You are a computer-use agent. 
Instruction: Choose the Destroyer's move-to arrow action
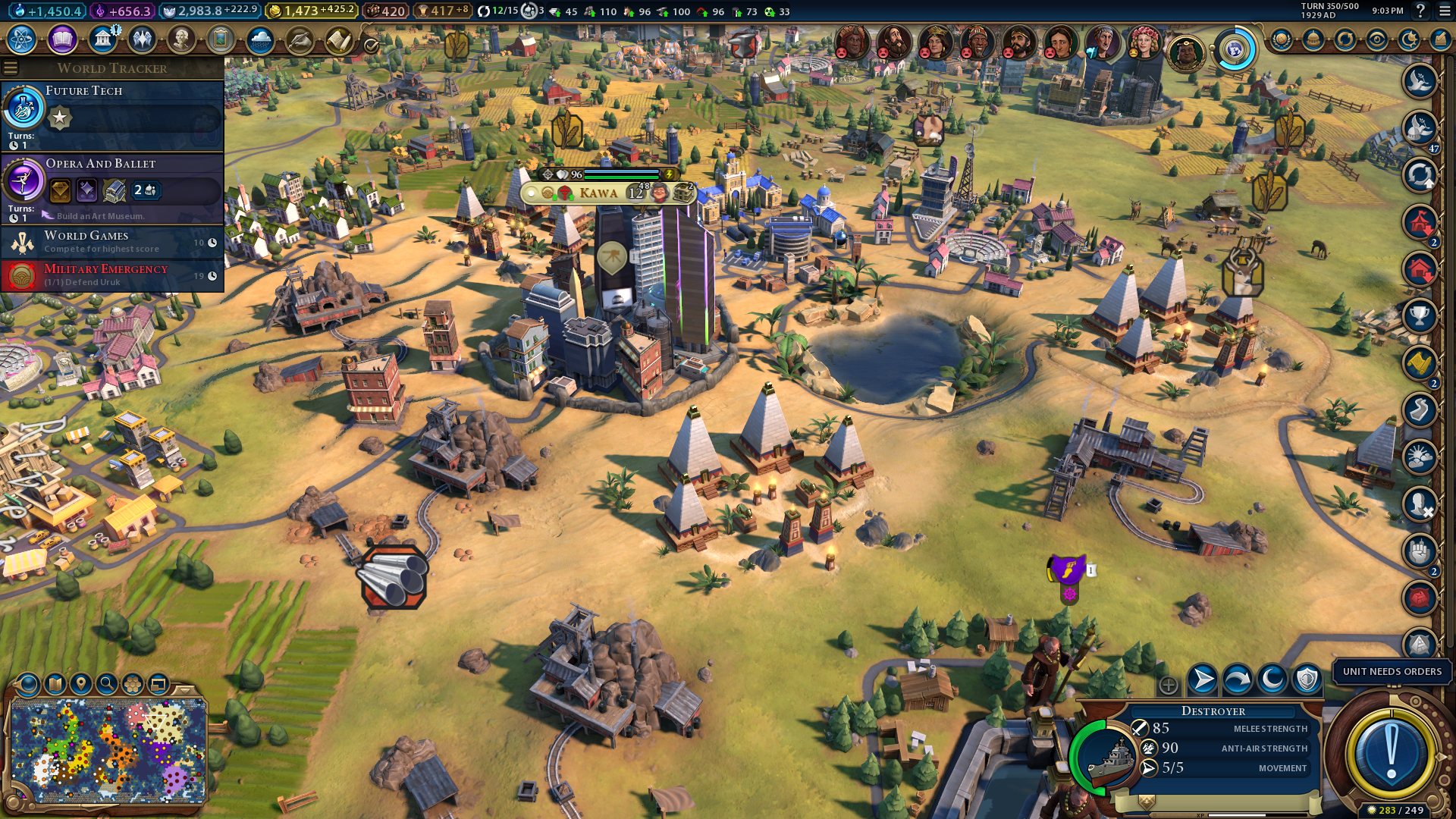(1202, 680)
